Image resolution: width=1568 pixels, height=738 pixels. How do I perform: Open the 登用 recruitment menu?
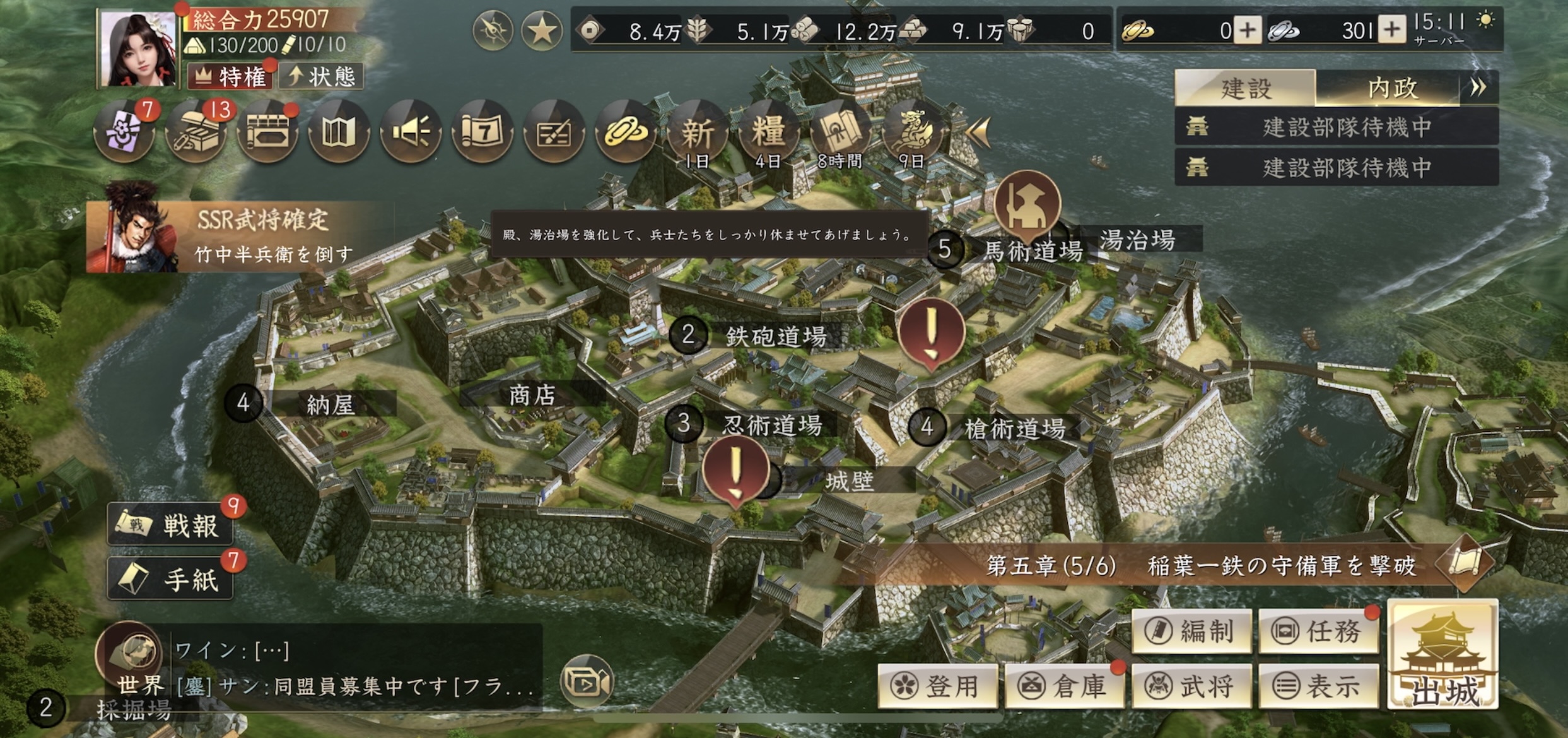(x=938, y=686)
